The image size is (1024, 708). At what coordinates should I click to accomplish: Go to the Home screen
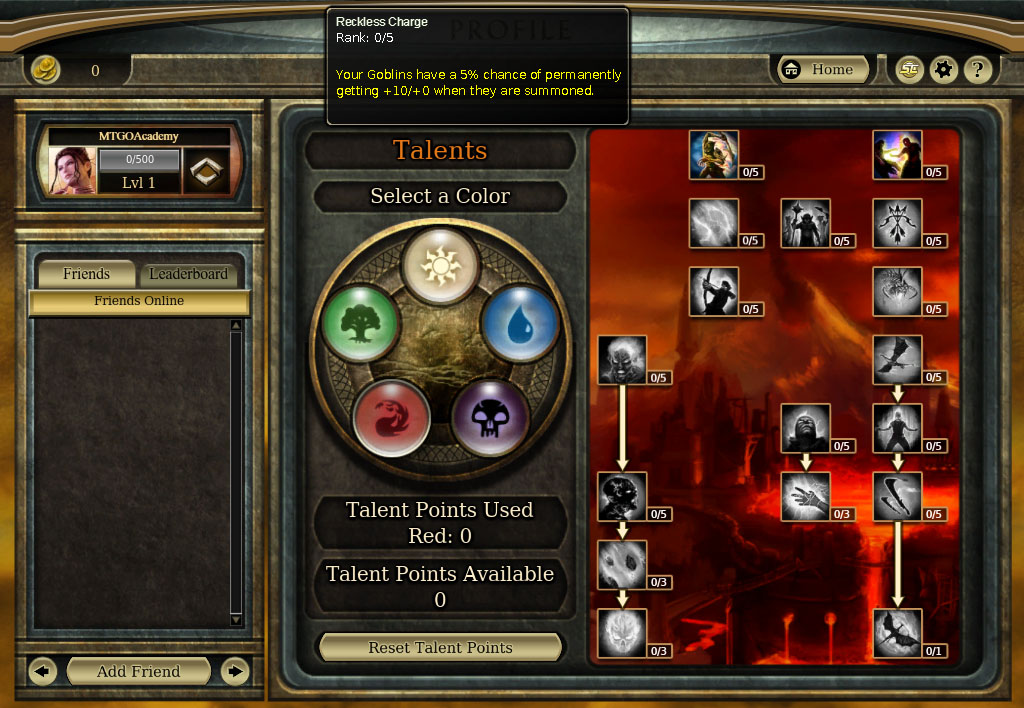pyautogui.click(x=822, y=70)
